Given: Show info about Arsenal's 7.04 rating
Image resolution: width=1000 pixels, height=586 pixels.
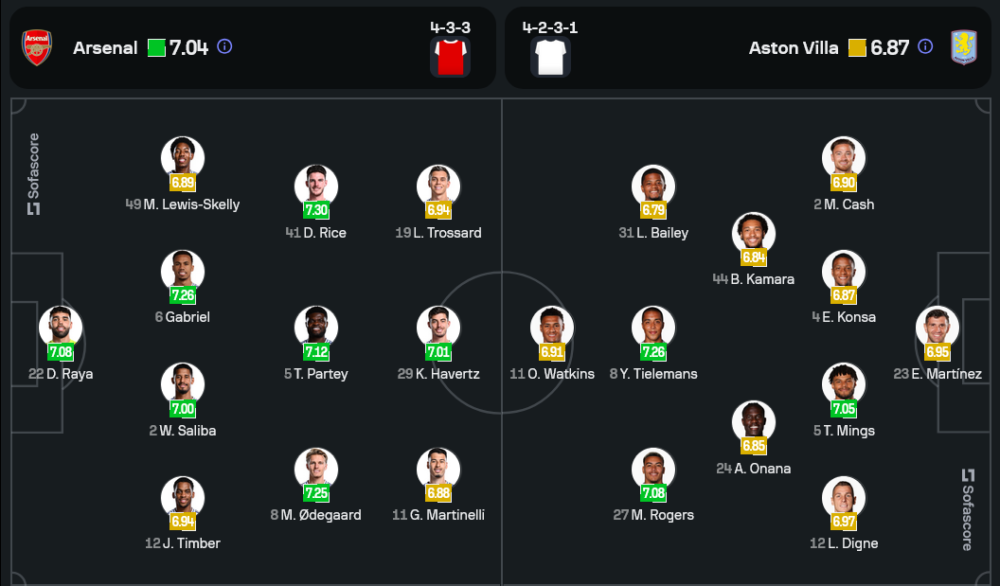Looking at the screenshot, I should point(225,46).
